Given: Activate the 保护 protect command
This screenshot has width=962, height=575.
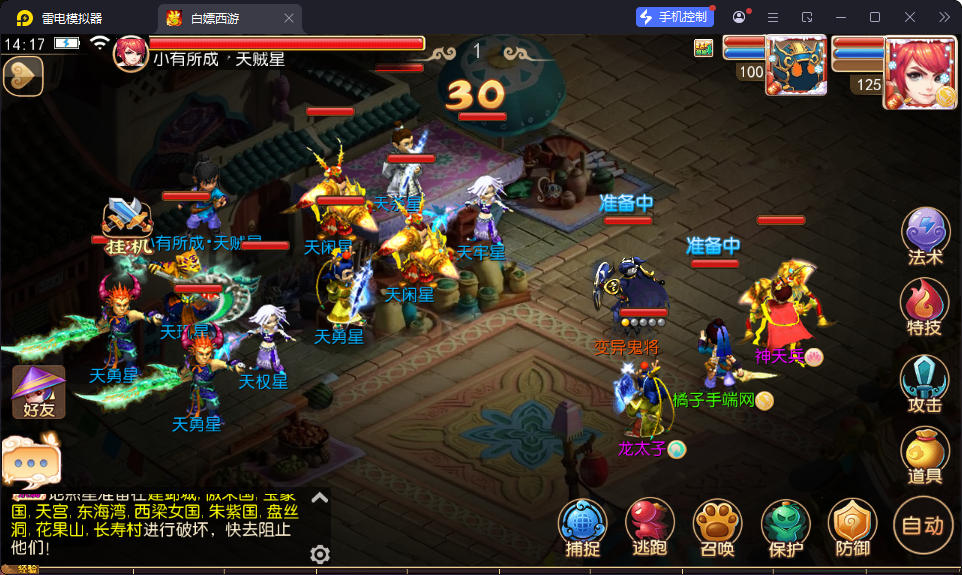Looking at the screenshot, I should pyautogui.click(x=786, y=526).
